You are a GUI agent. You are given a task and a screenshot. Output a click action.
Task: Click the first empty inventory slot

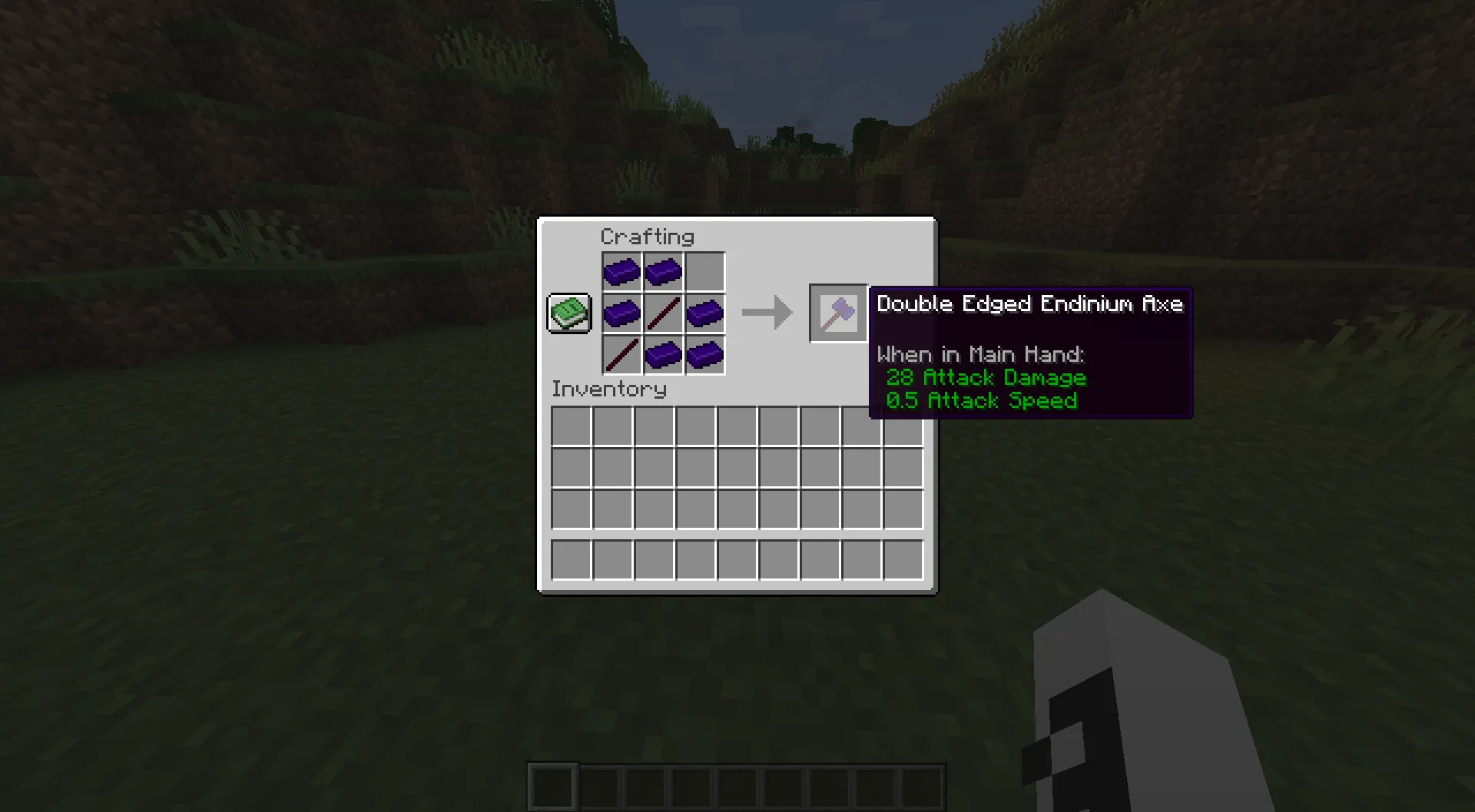pyautogui.click(x=570, y=425)
